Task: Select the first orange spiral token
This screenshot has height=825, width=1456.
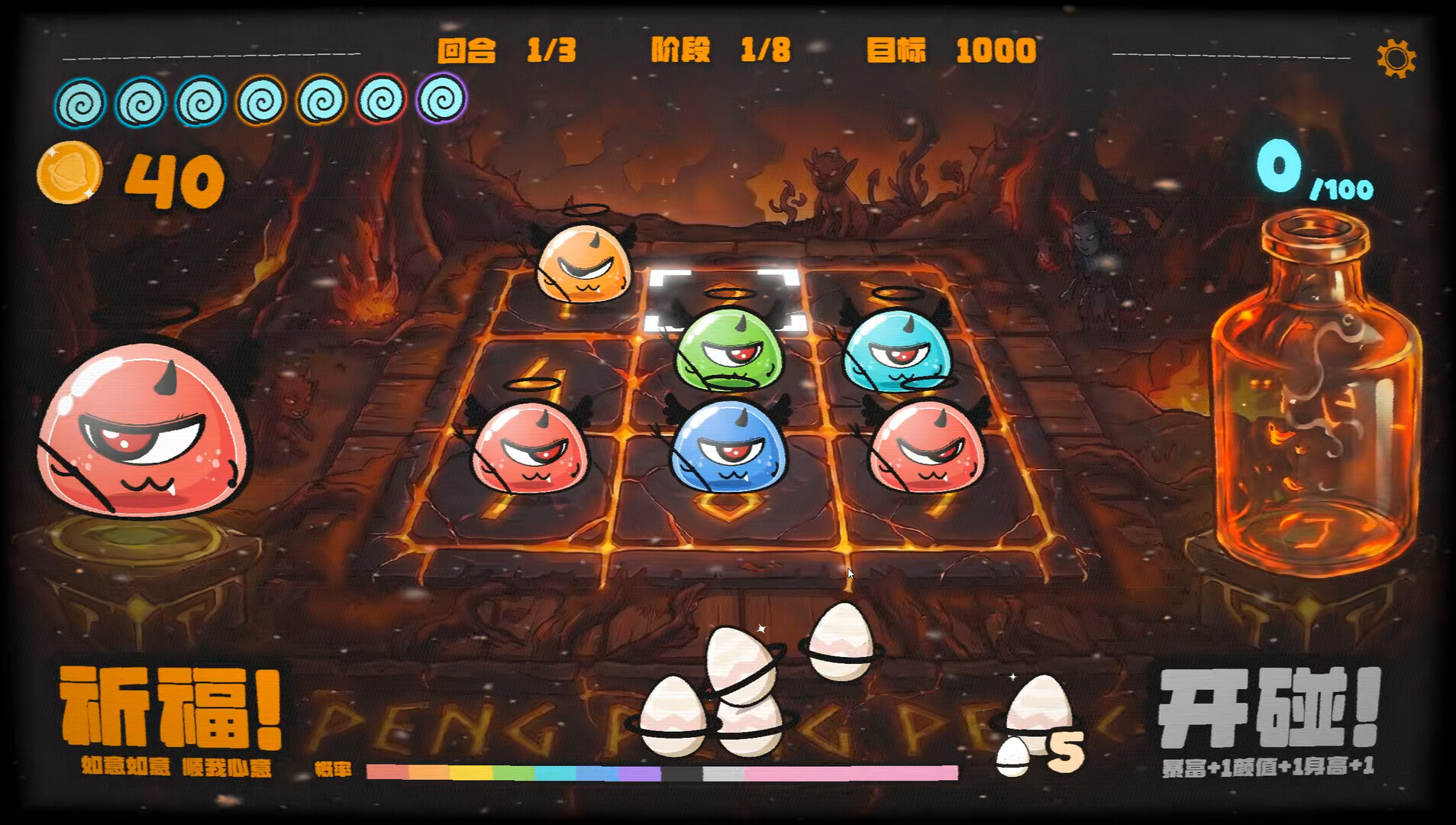Action: click(x=260, y=100)
